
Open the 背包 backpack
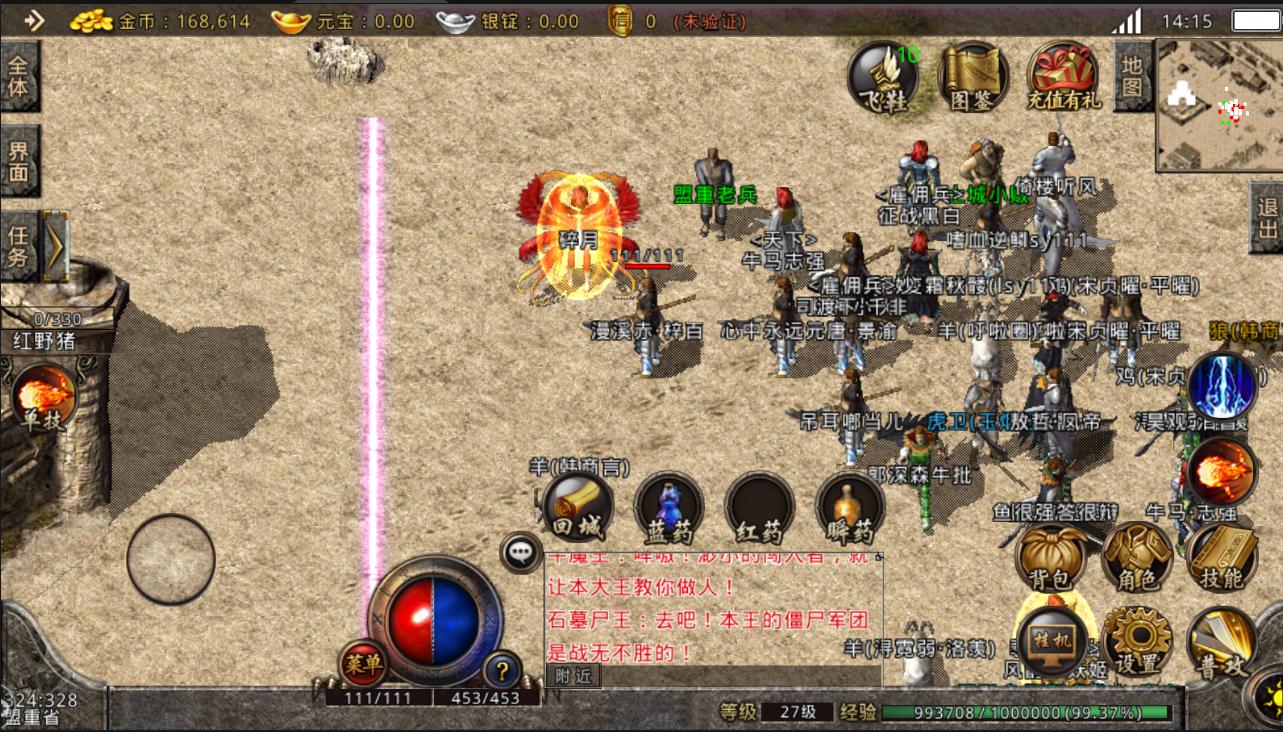tap(1051, 555)
